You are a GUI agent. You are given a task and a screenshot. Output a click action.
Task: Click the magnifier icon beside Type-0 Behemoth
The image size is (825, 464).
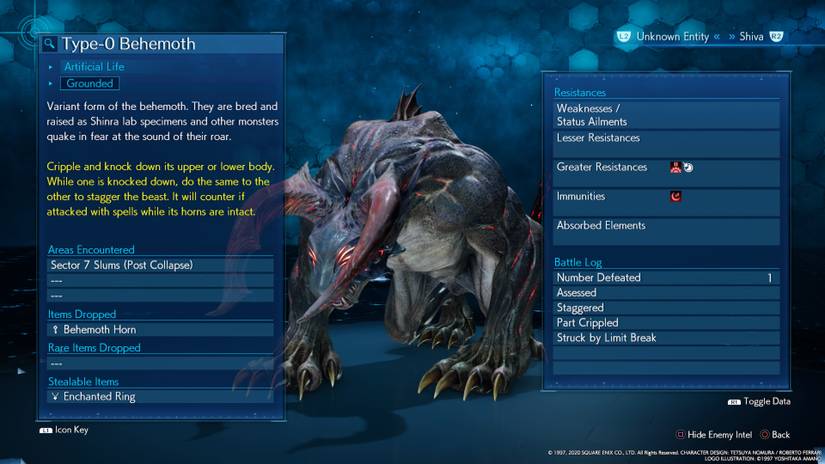49,44
